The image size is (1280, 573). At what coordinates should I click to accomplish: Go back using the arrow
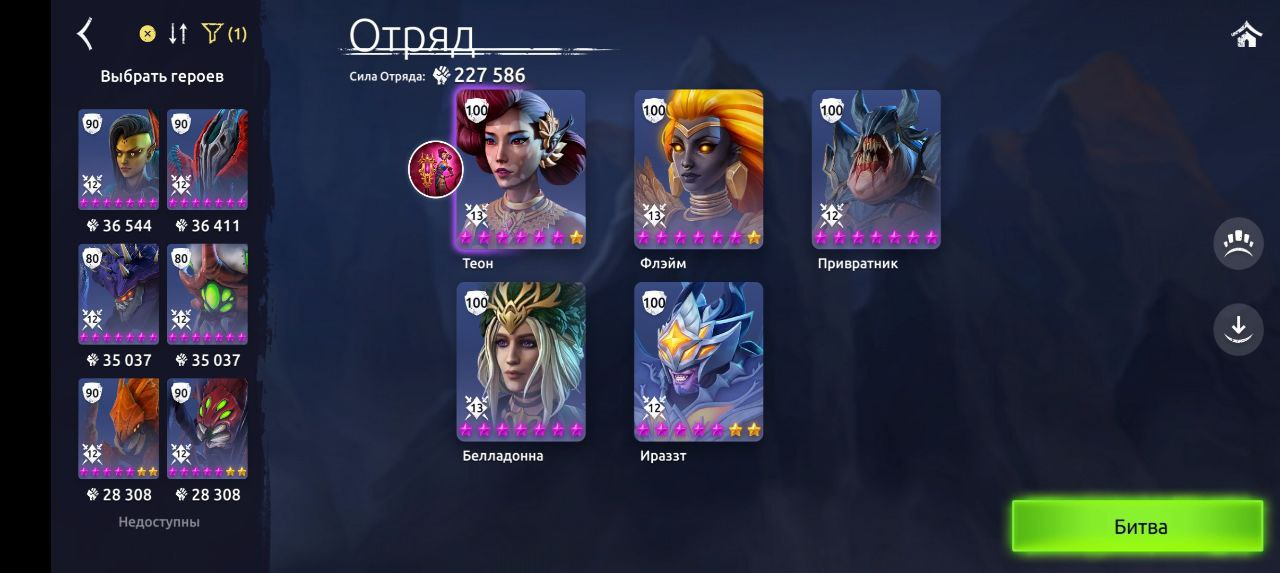(x=85, y=34)
